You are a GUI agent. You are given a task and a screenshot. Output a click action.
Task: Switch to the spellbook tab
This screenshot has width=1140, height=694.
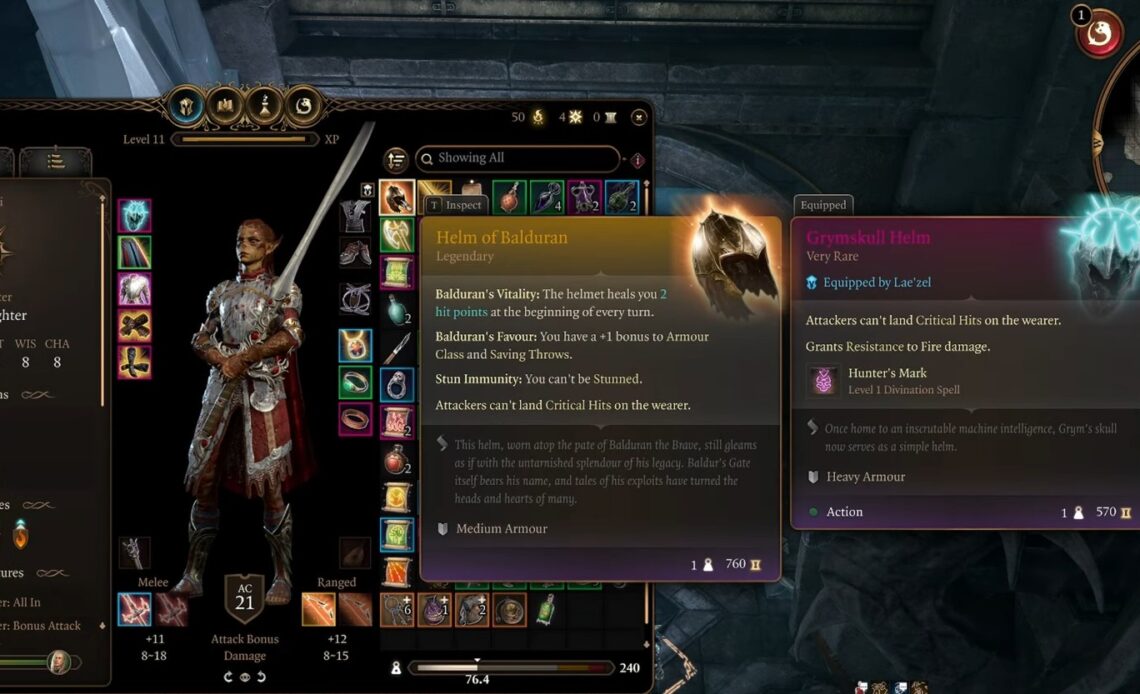(x=226, y=105)
